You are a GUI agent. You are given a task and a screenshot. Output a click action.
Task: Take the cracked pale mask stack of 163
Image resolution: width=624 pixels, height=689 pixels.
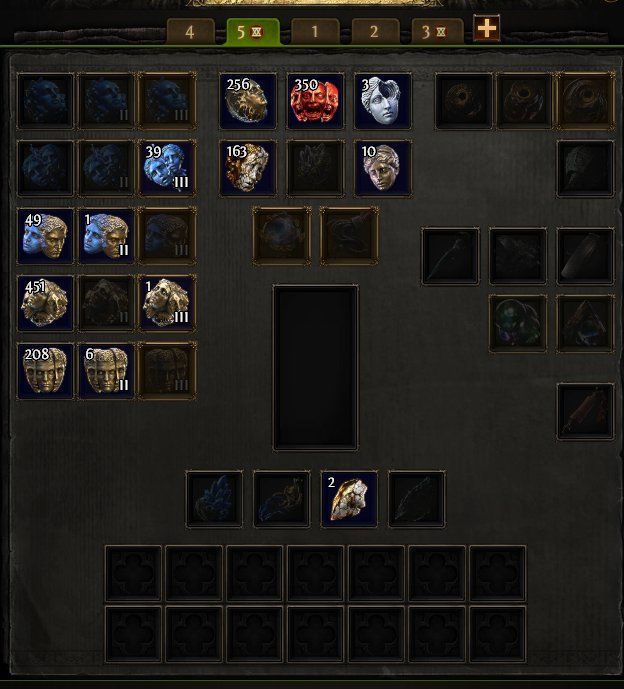click(248, 167)
